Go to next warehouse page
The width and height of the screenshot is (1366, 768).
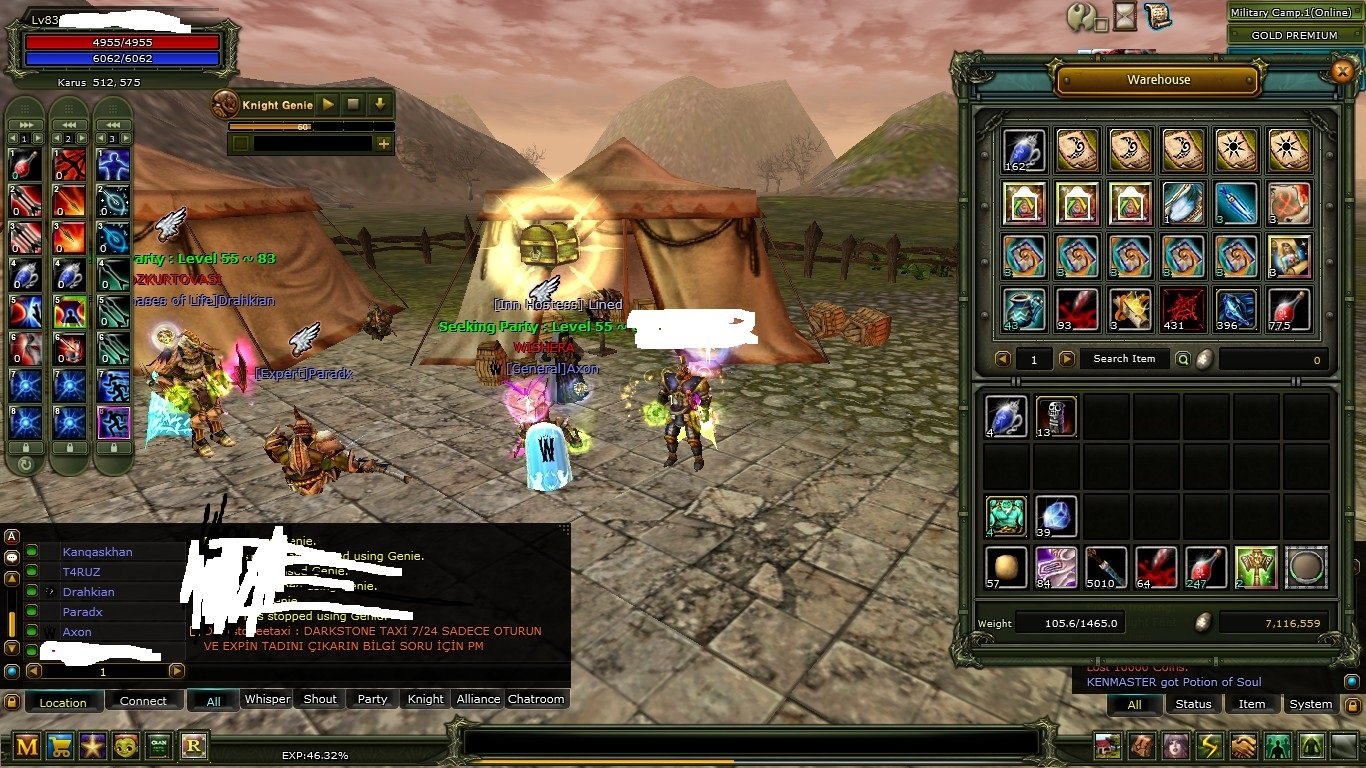(1067, 359)
